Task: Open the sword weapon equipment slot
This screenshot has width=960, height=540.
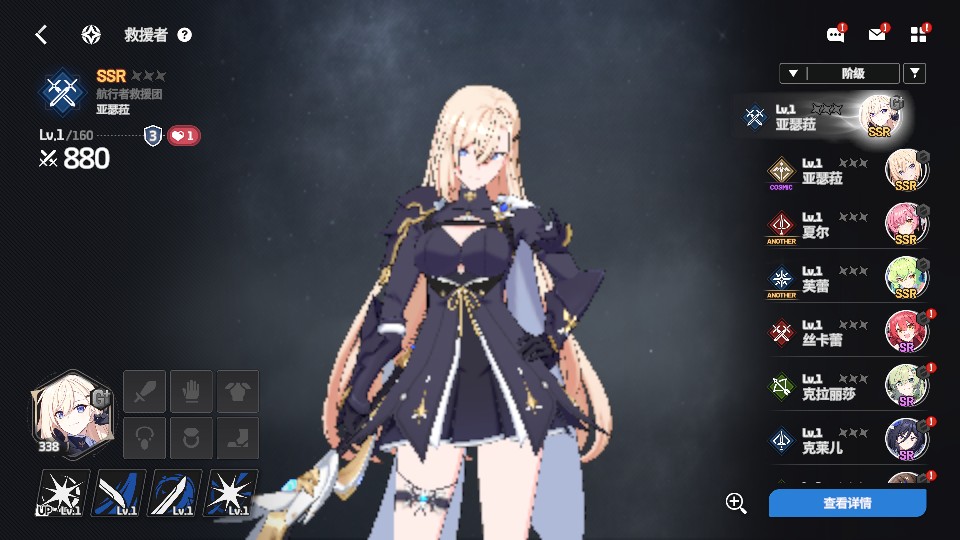Action: point(143,390)
